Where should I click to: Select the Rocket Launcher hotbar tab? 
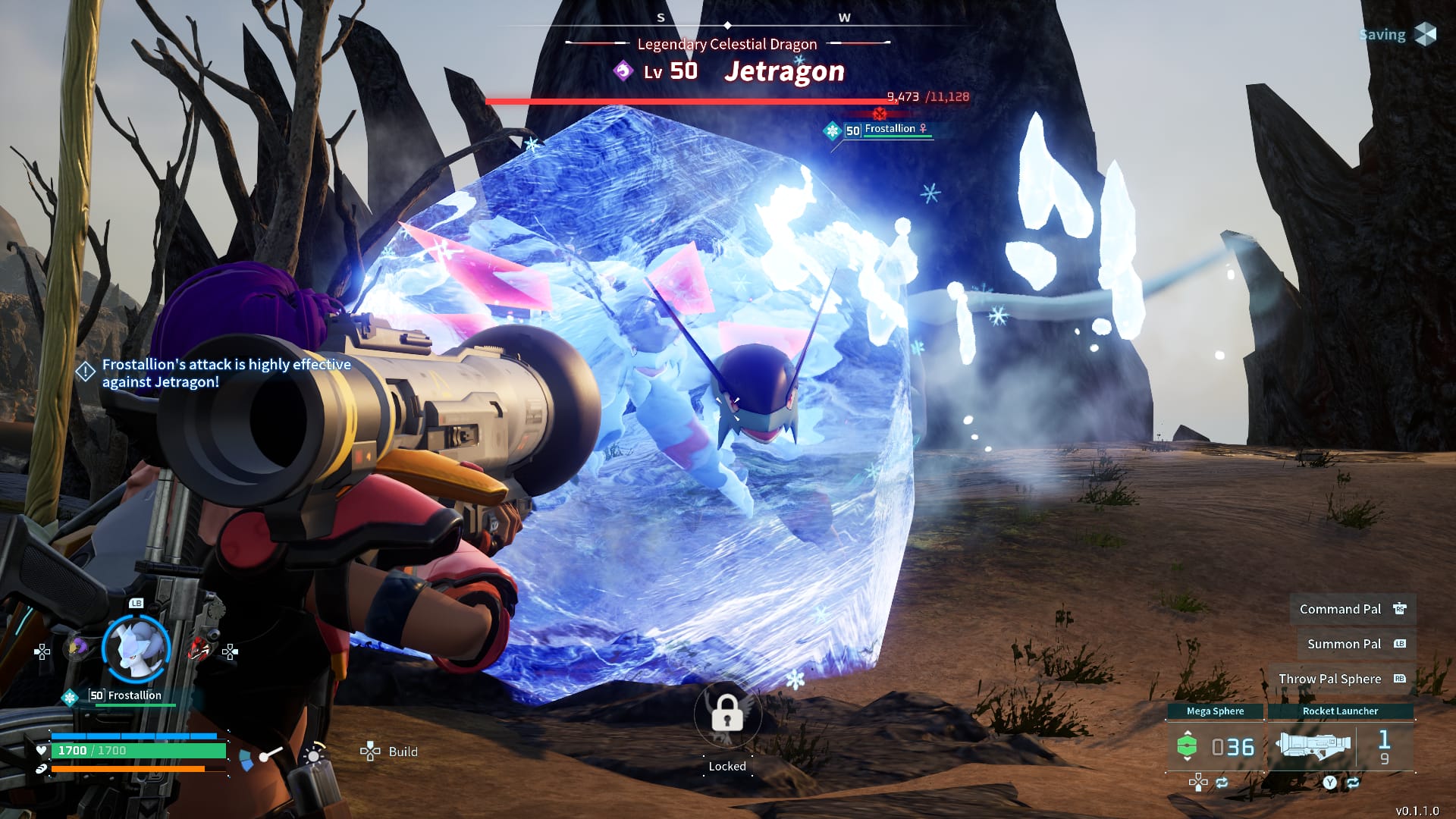tap(1340, 711)
